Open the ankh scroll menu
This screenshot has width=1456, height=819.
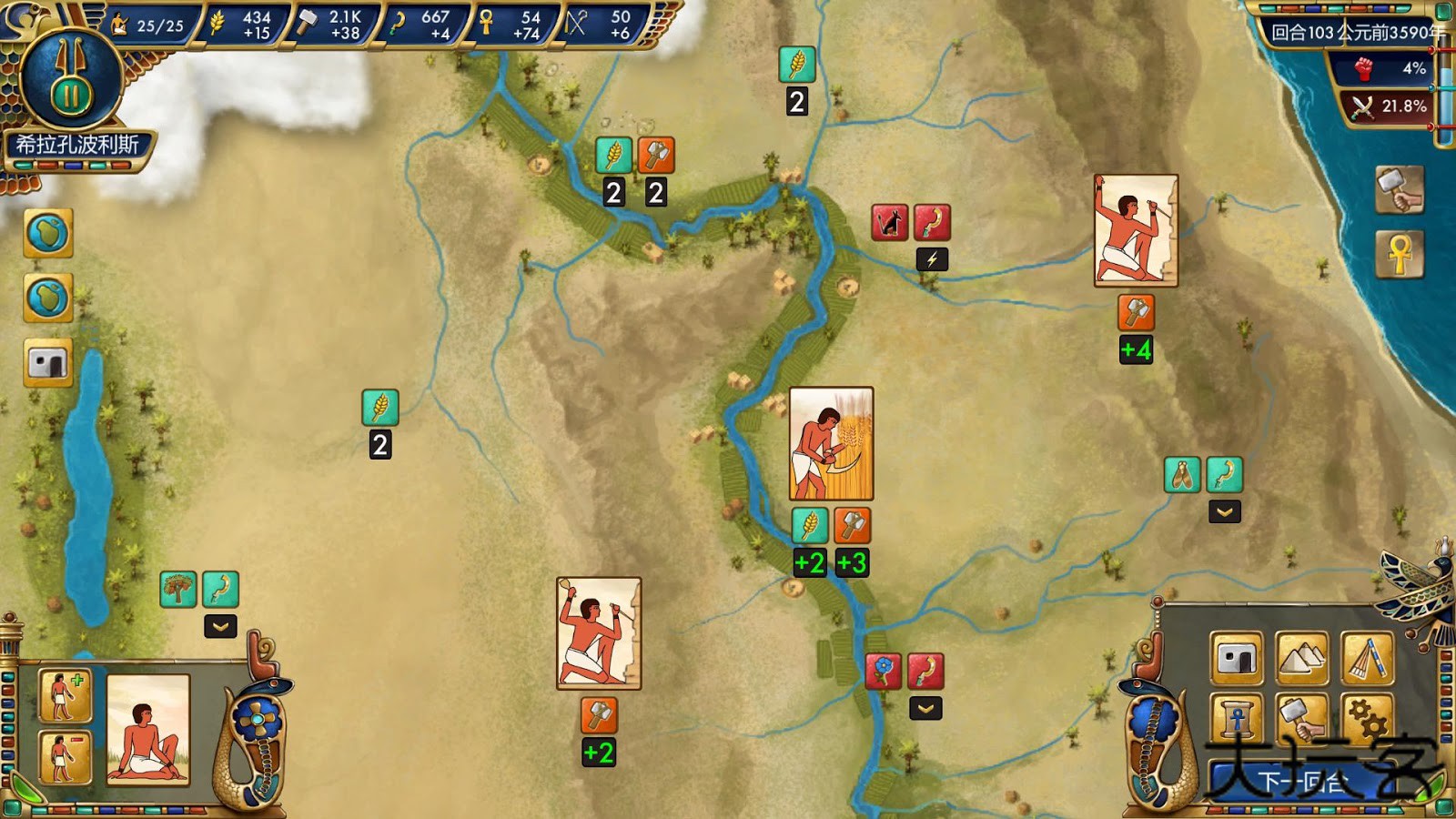(1237, 719)
